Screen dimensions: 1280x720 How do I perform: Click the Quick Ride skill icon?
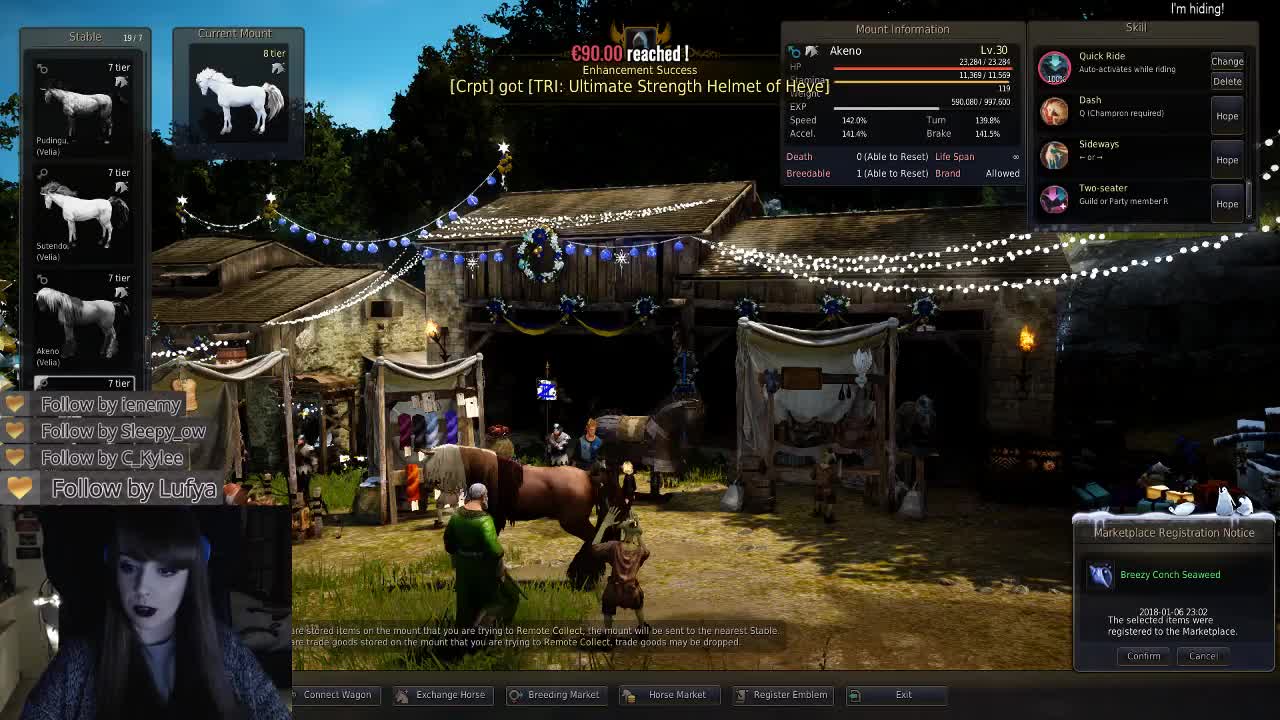pos(1054,67)
